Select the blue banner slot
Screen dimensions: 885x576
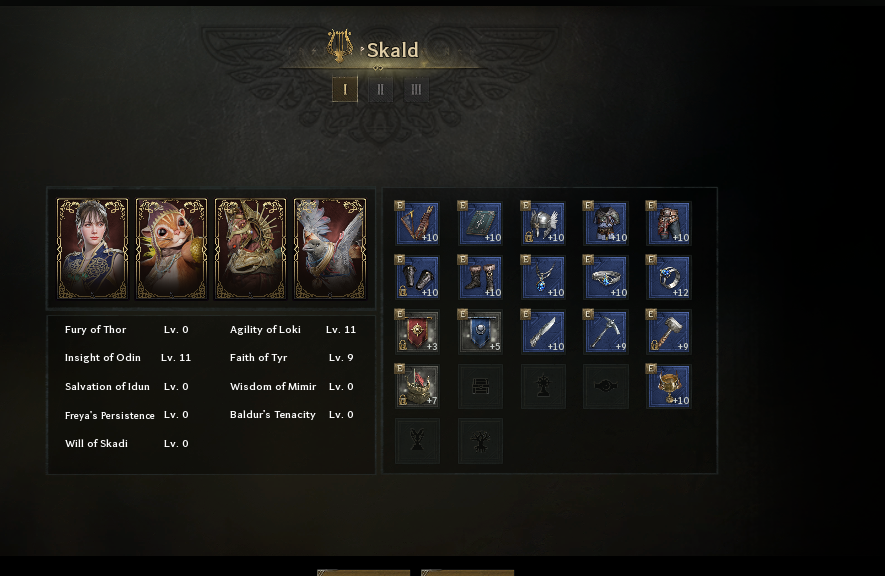coord(480,331)
